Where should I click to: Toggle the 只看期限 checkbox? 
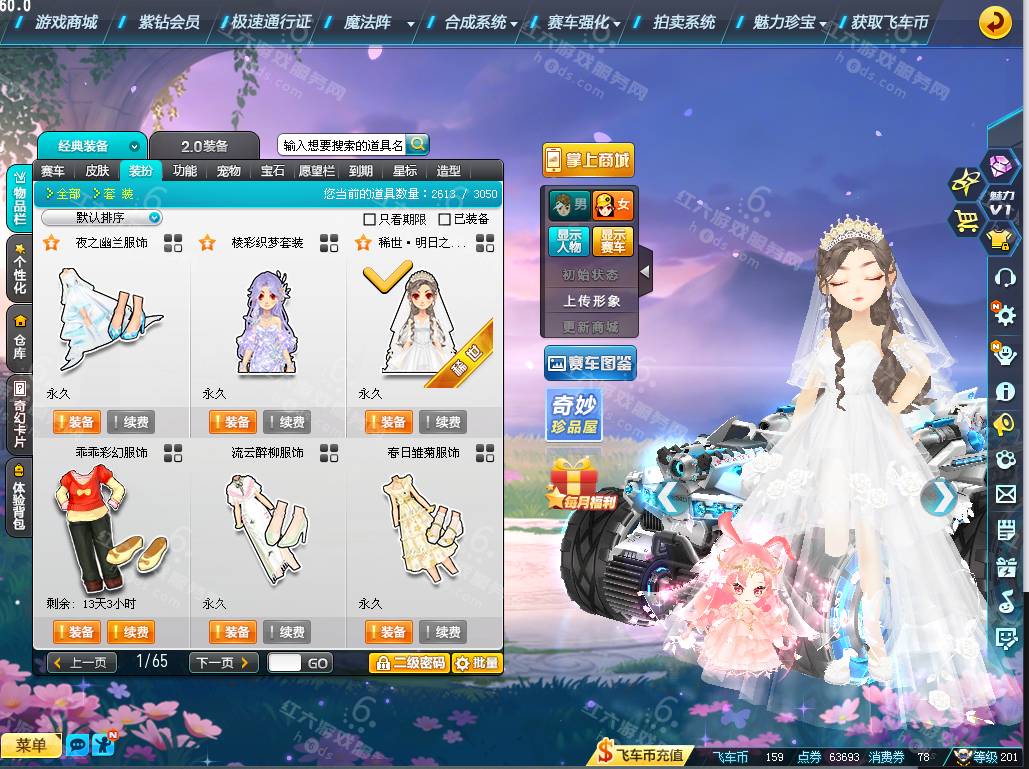[370, 219]
